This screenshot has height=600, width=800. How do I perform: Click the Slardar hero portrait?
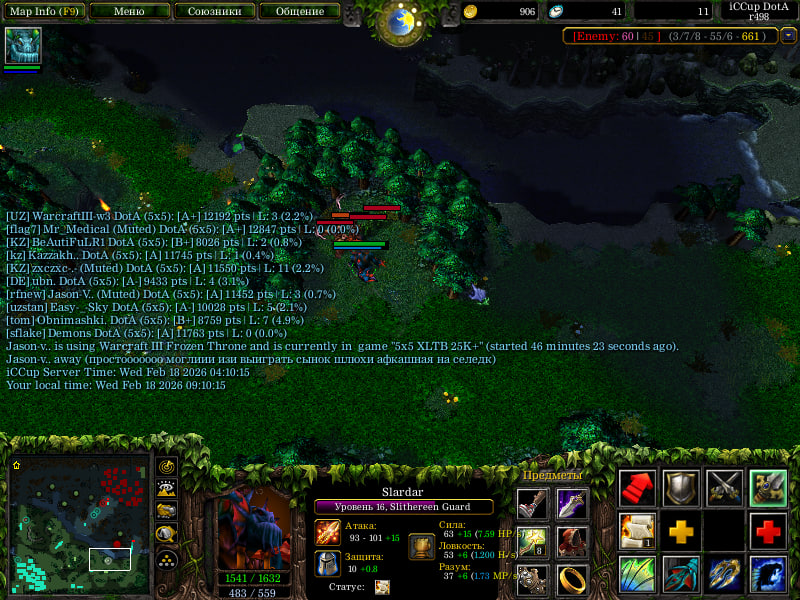point(254,528)
